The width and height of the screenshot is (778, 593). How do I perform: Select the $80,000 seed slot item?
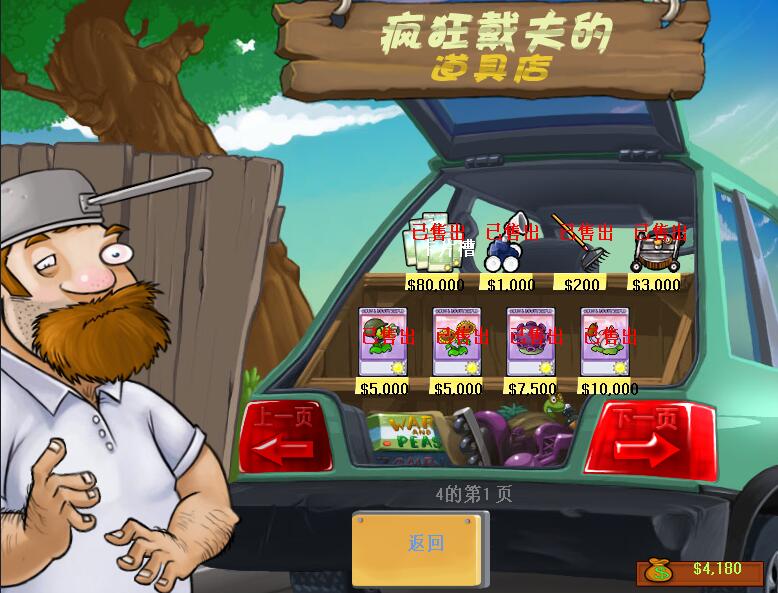pos(434,246)
